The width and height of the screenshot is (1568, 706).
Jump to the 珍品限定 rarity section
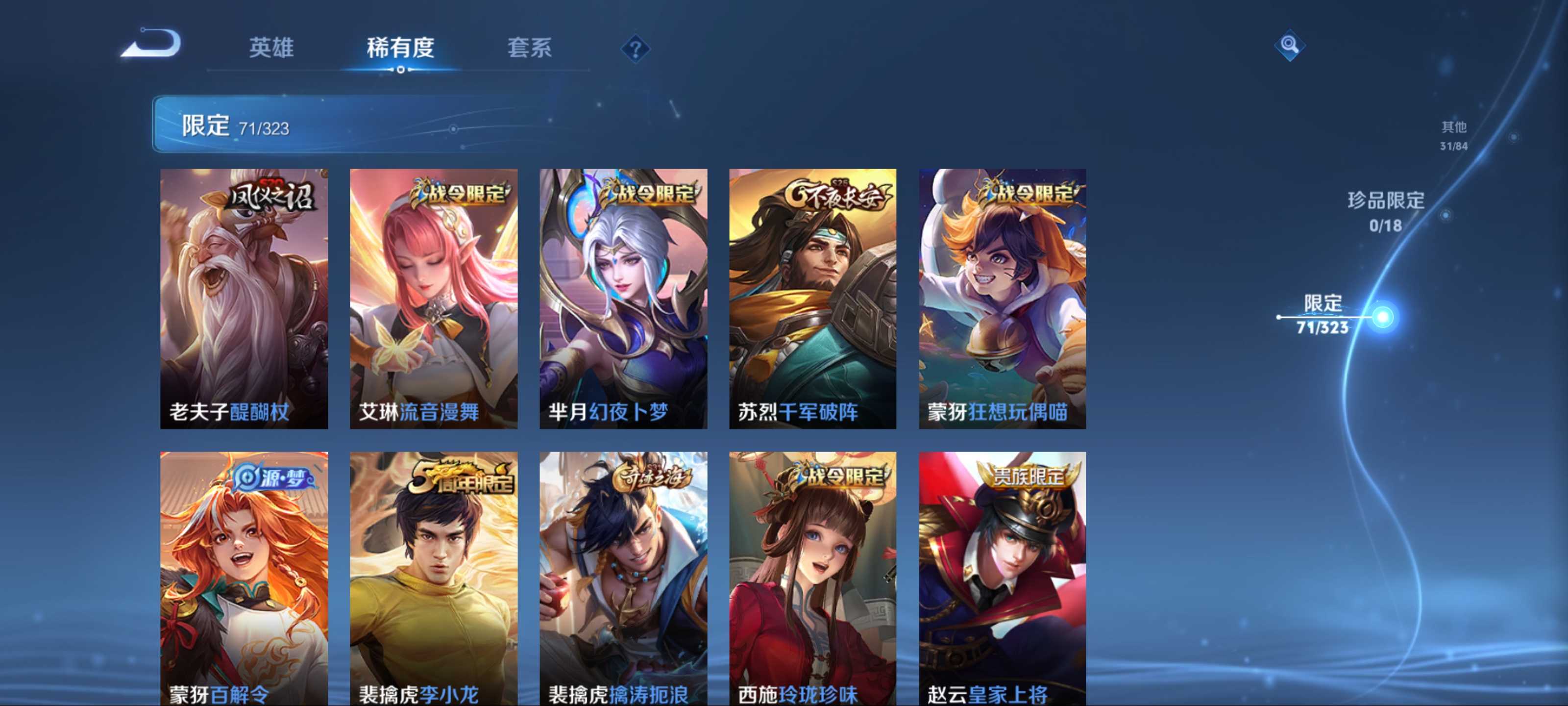[1385, 211]
